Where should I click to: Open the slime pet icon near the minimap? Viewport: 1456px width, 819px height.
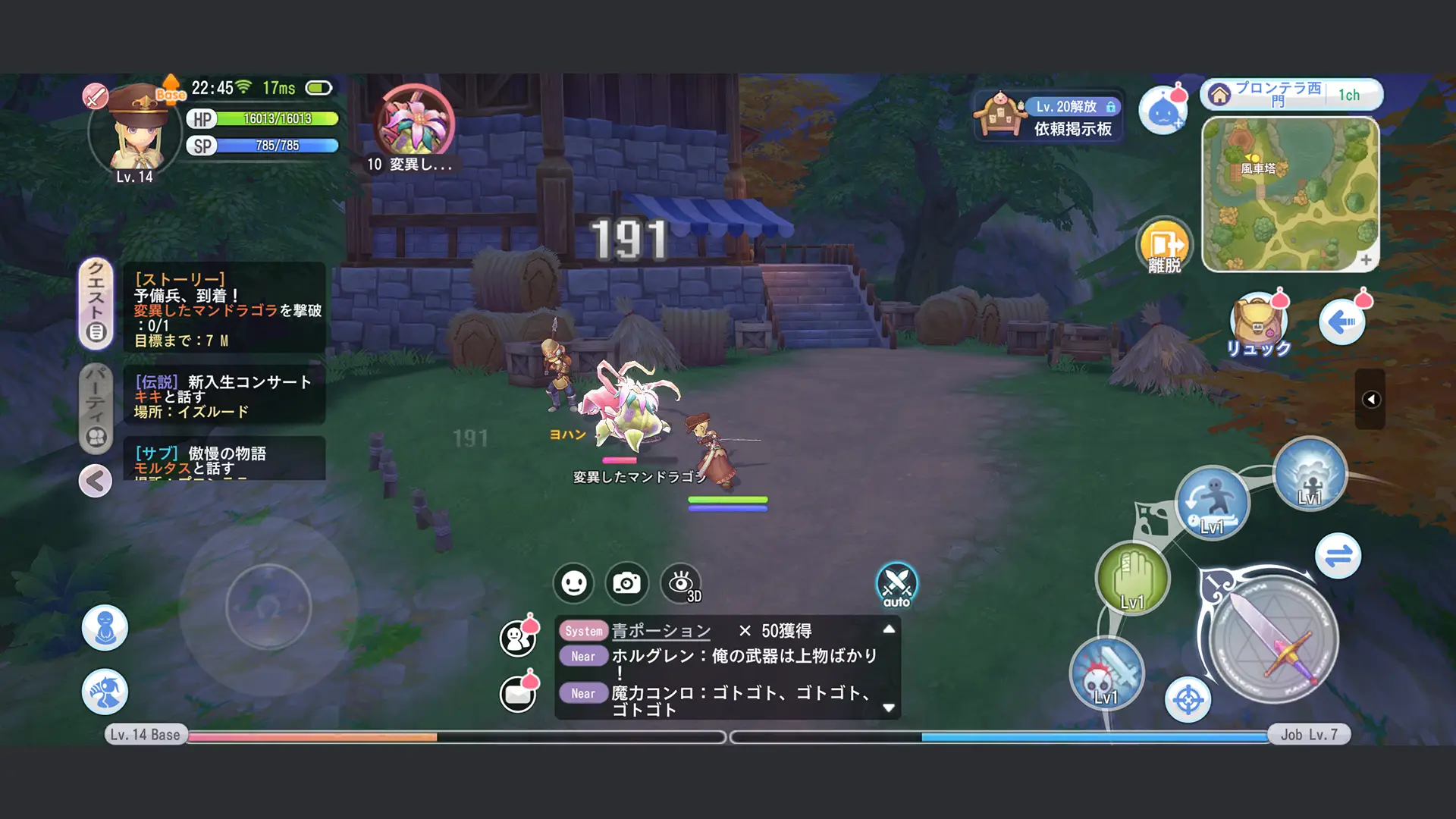click(1164, 108)
